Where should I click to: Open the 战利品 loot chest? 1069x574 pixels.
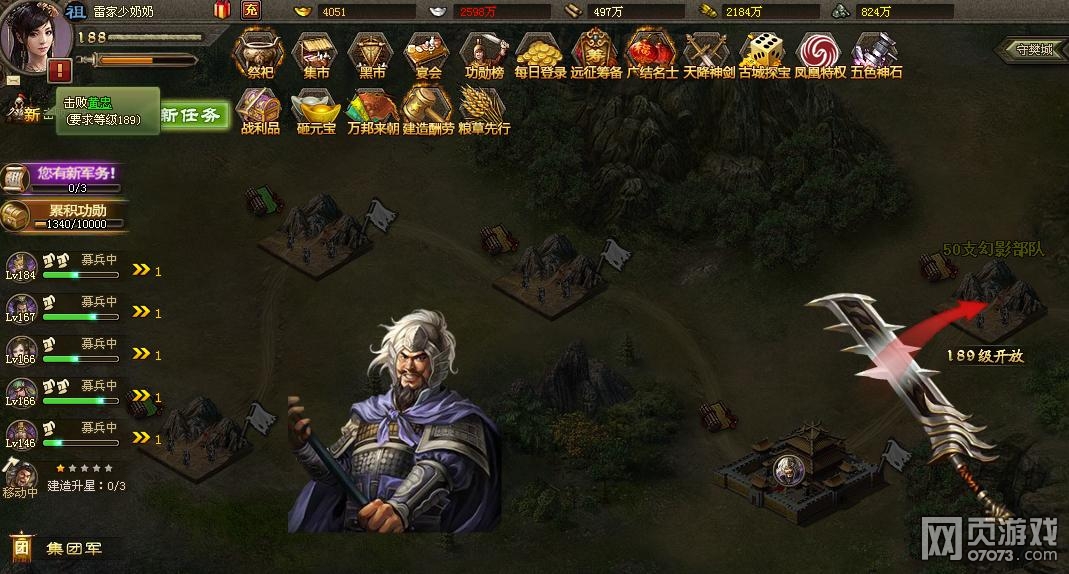click(x=259, y=109)
